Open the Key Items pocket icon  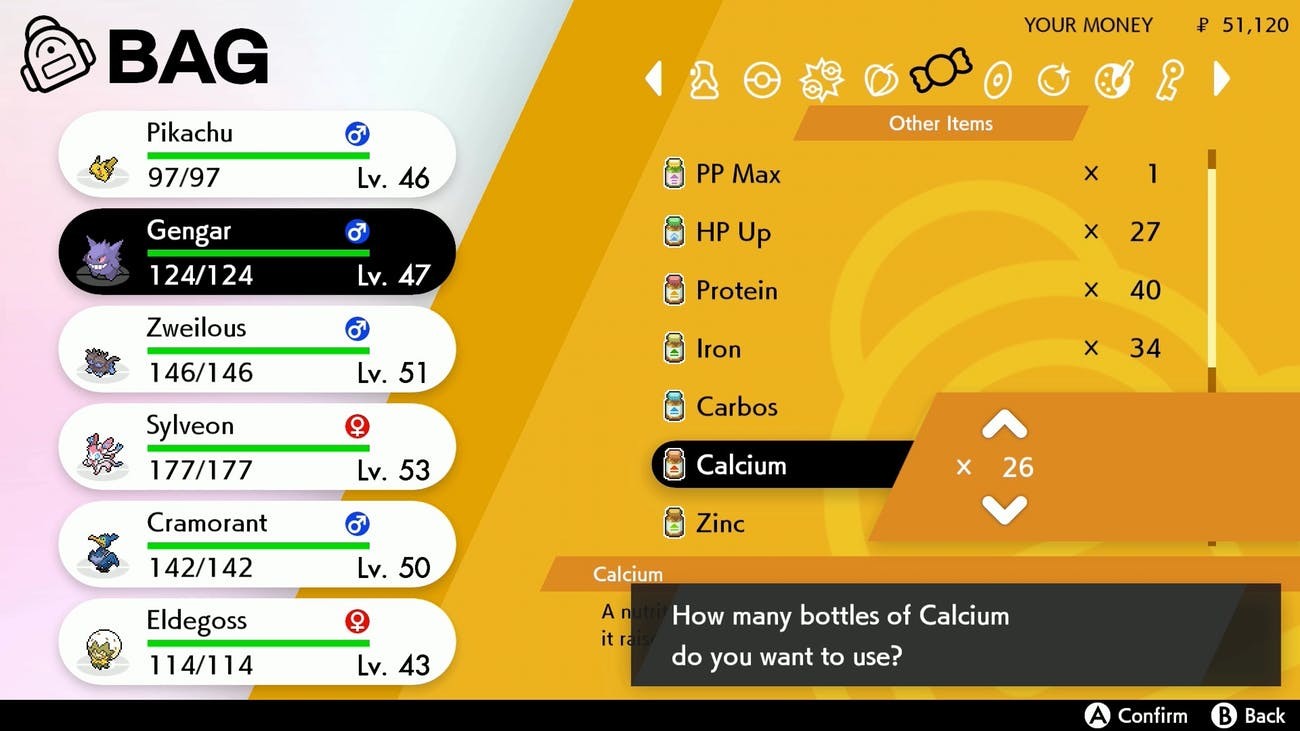1170,80
